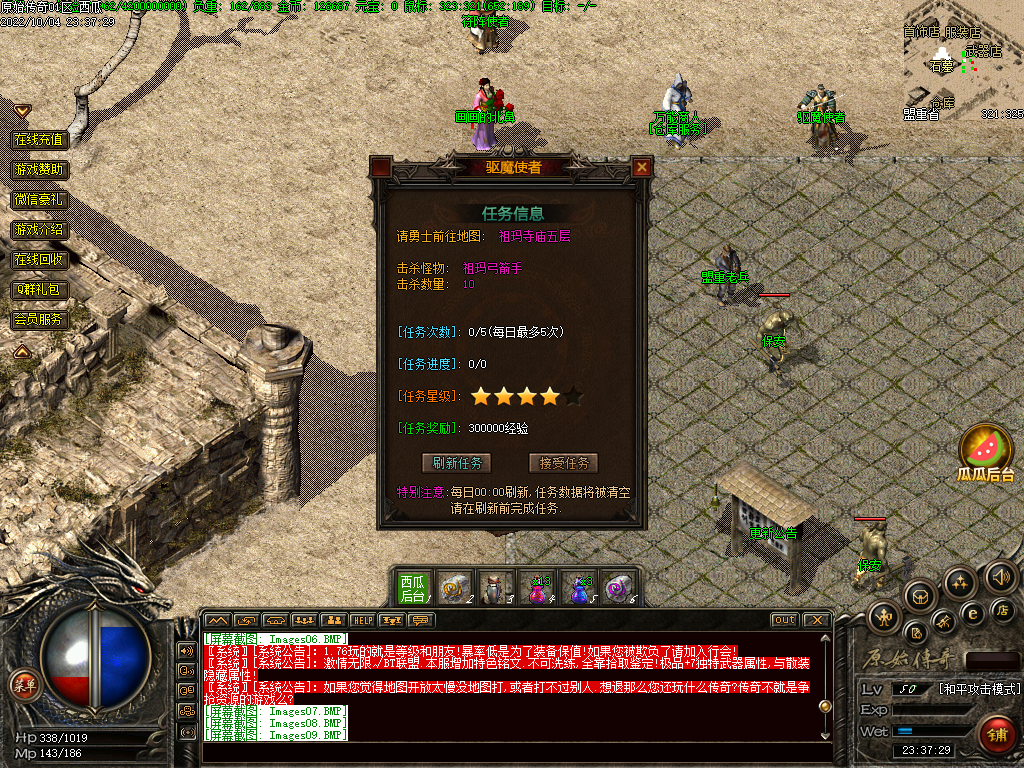Open the 游戏赞助 sponsorship menu
Screen dimensions: 1024x768
(x=39, y=170)
